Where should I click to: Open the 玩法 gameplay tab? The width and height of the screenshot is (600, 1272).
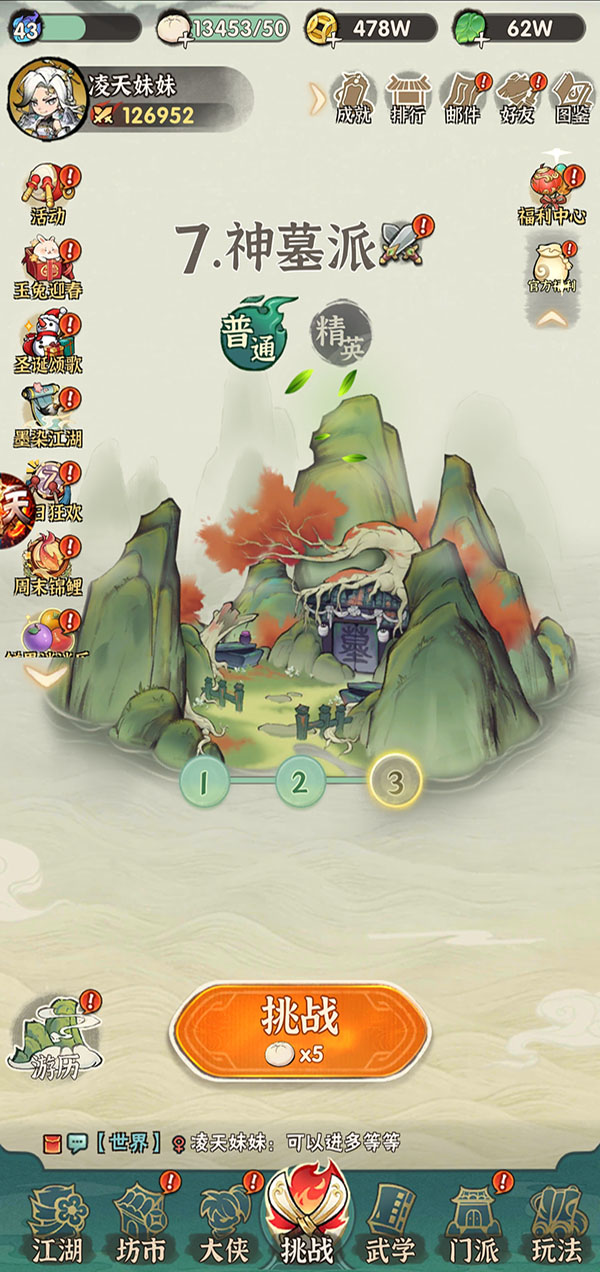(x=556, y=1222)
